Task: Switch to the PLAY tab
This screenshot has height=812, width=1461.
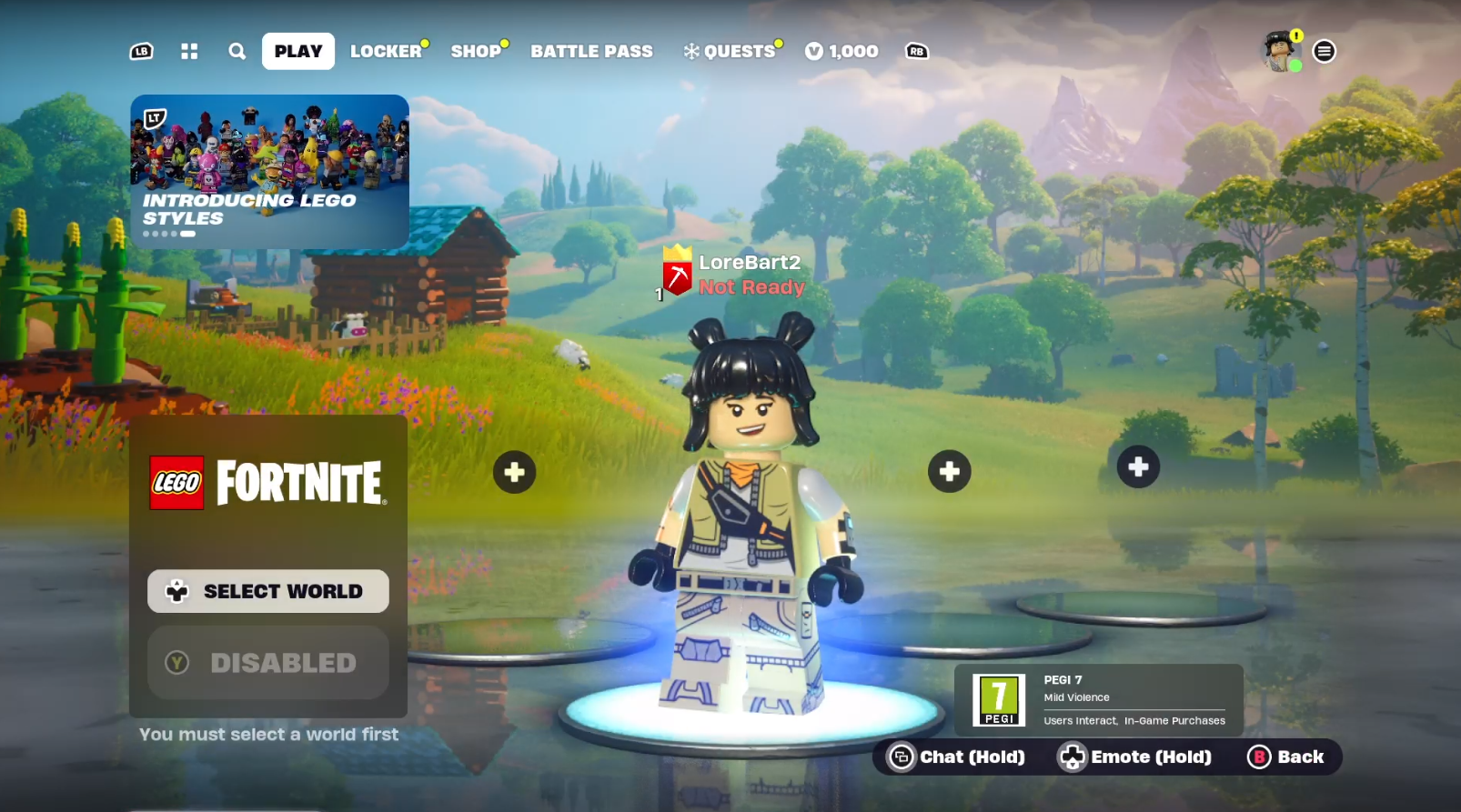Action: pyautogui.click(x=298, y=52)
